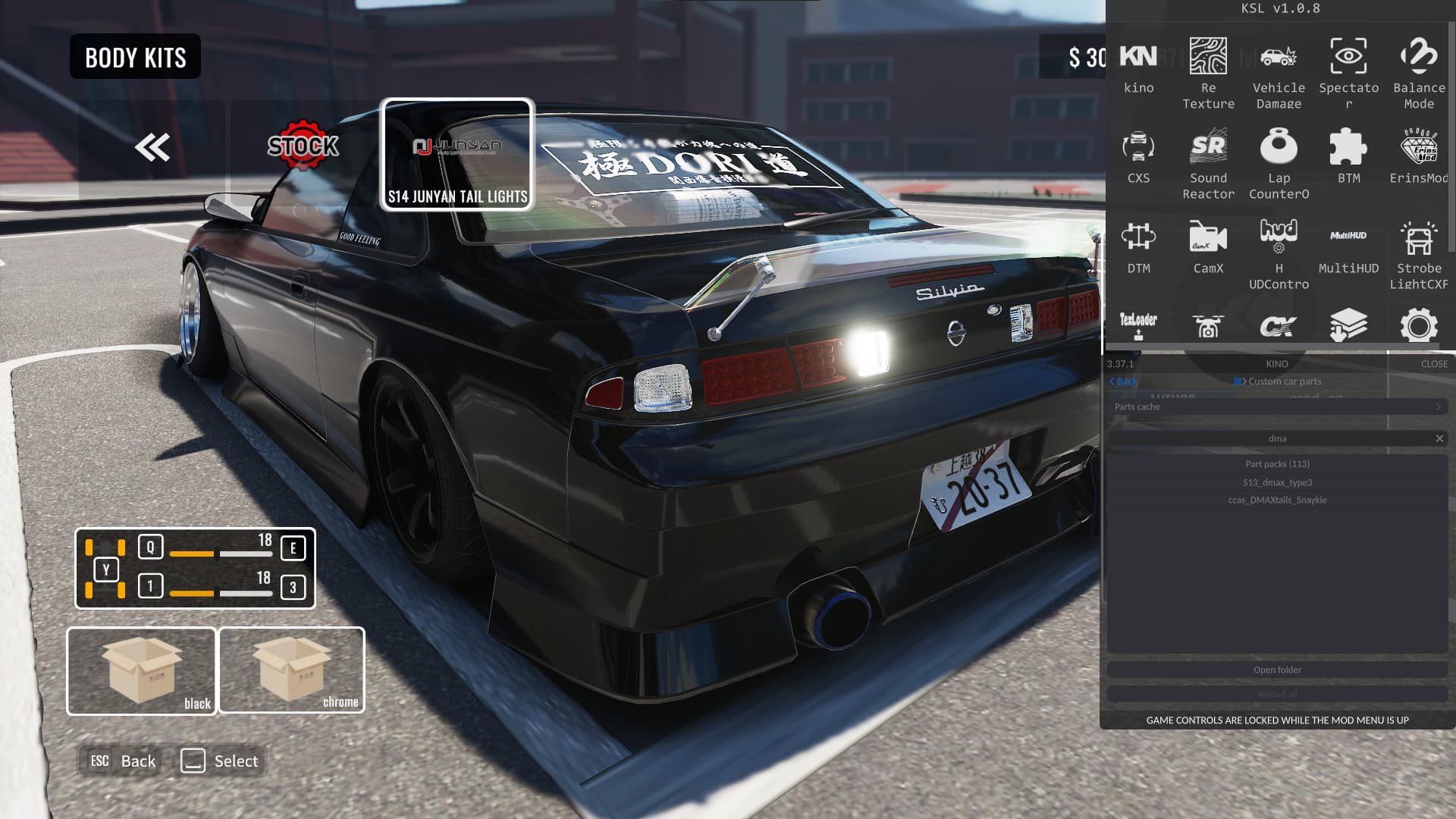Launch the Re Texture mod
The image size is (1456, 819).
(1208, 71)
